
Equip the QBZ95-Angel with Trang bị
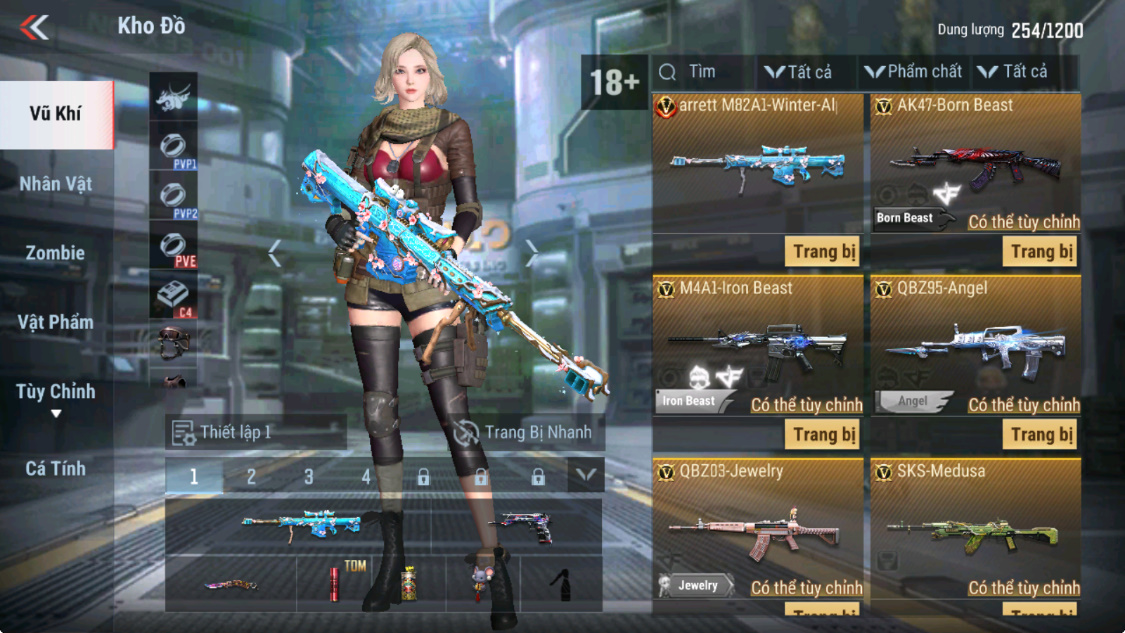click(1041, 434)
